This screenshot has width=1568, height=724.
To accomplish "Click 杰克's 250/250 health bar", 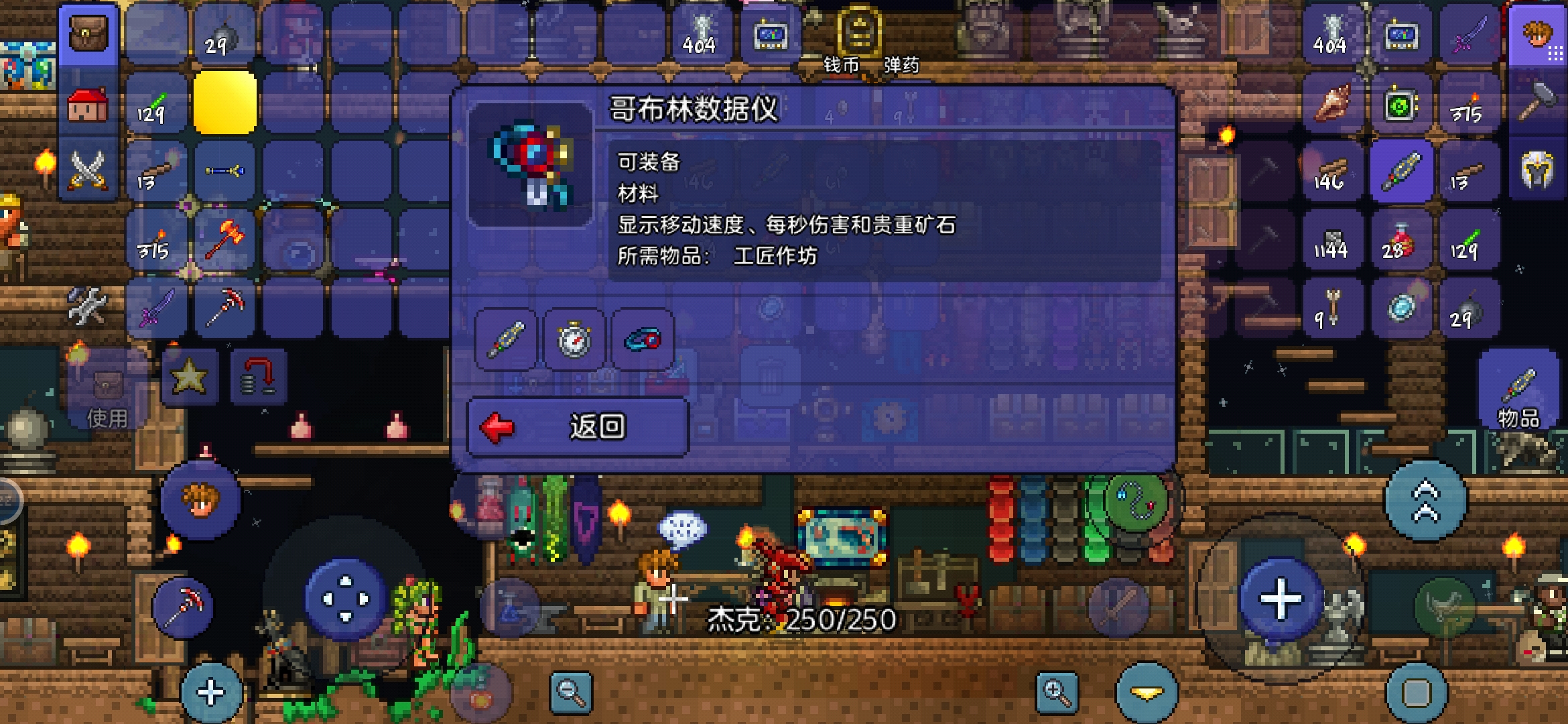I will click(804, 621).
